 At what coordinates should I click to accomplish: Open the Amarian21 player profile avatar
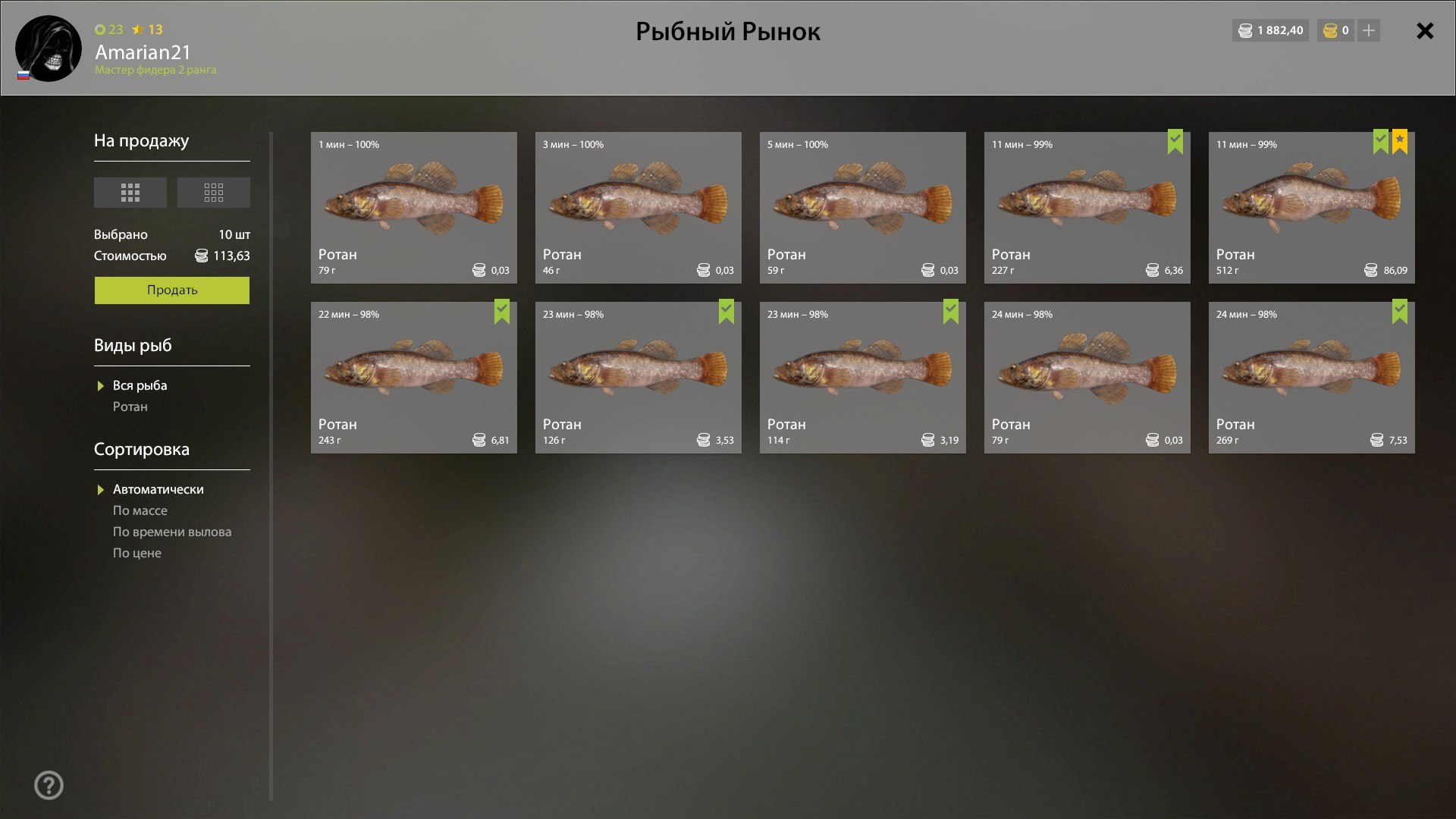(49, 49)
